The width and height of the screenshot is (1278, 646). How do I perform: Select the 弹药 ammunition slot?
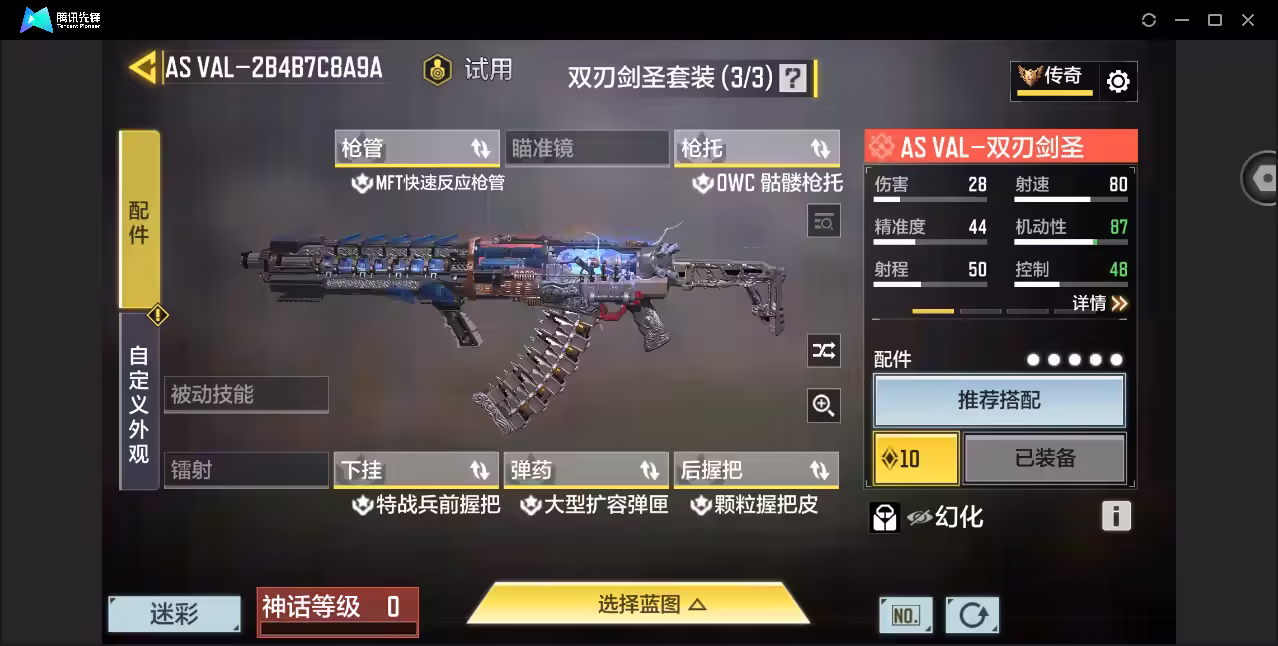pyautogui.click(x=586, y=470)
